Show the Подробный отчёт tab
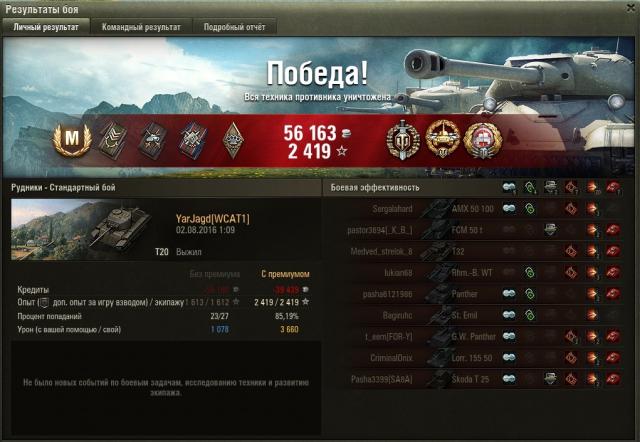 pyautogui.click(x=234, y=27)
